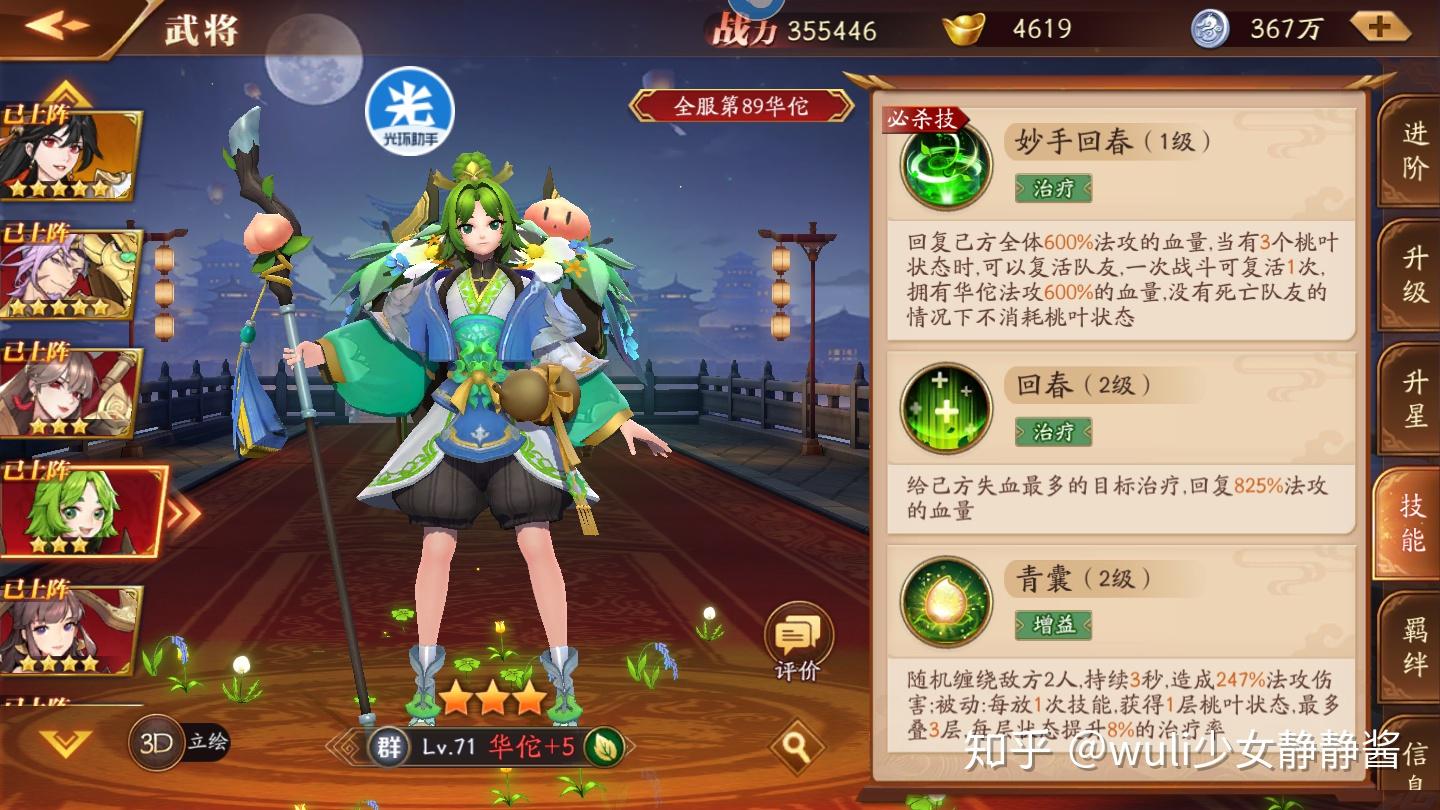Click the green leaf icon beside 华佗+5
This screenshot has height=810, width=1440.
[x=605, y=747]
